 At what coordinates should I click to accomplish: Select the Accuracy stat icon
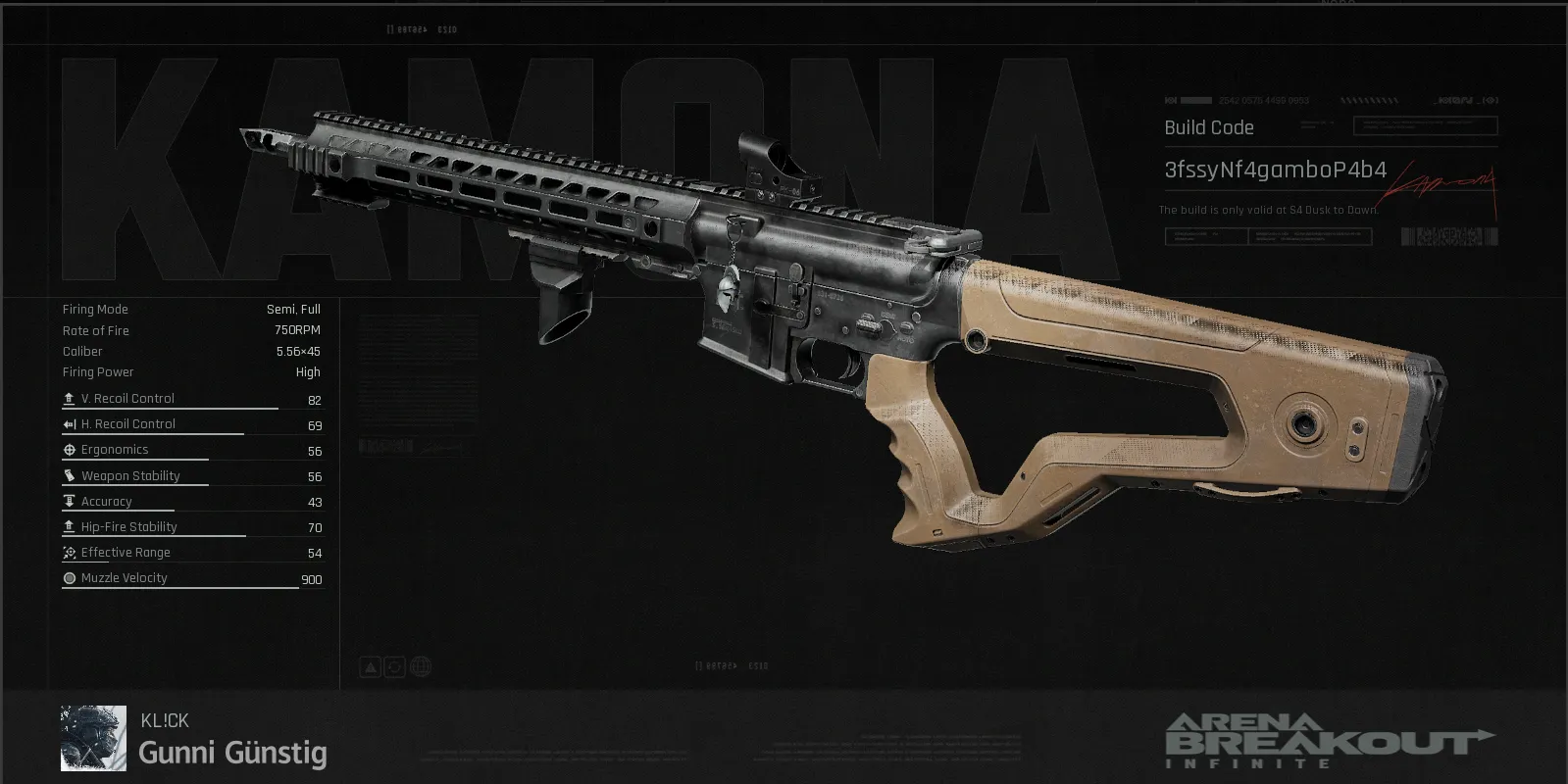(x=69, y=500)
